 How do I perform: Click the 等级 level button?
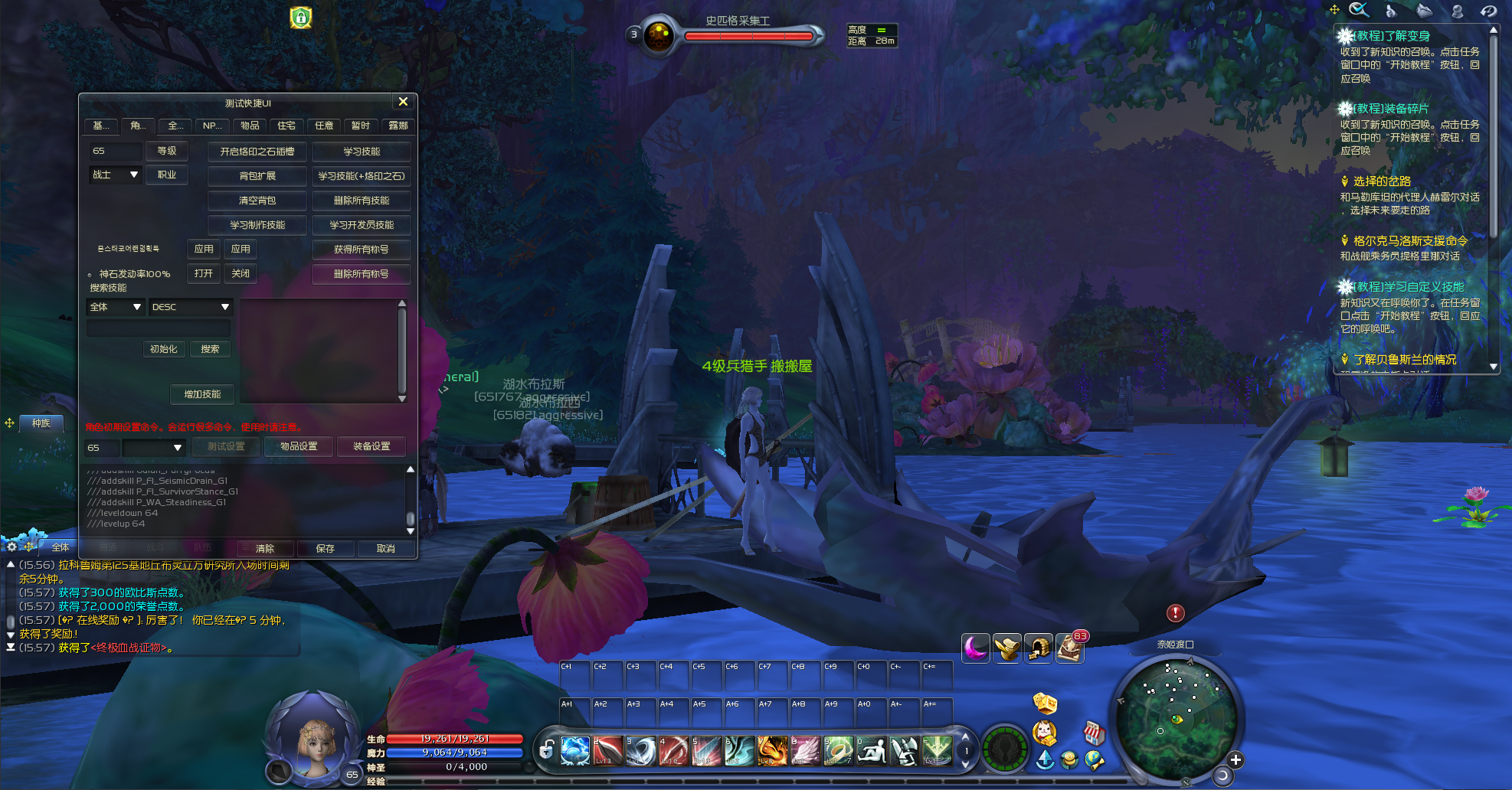pos(167,151)
